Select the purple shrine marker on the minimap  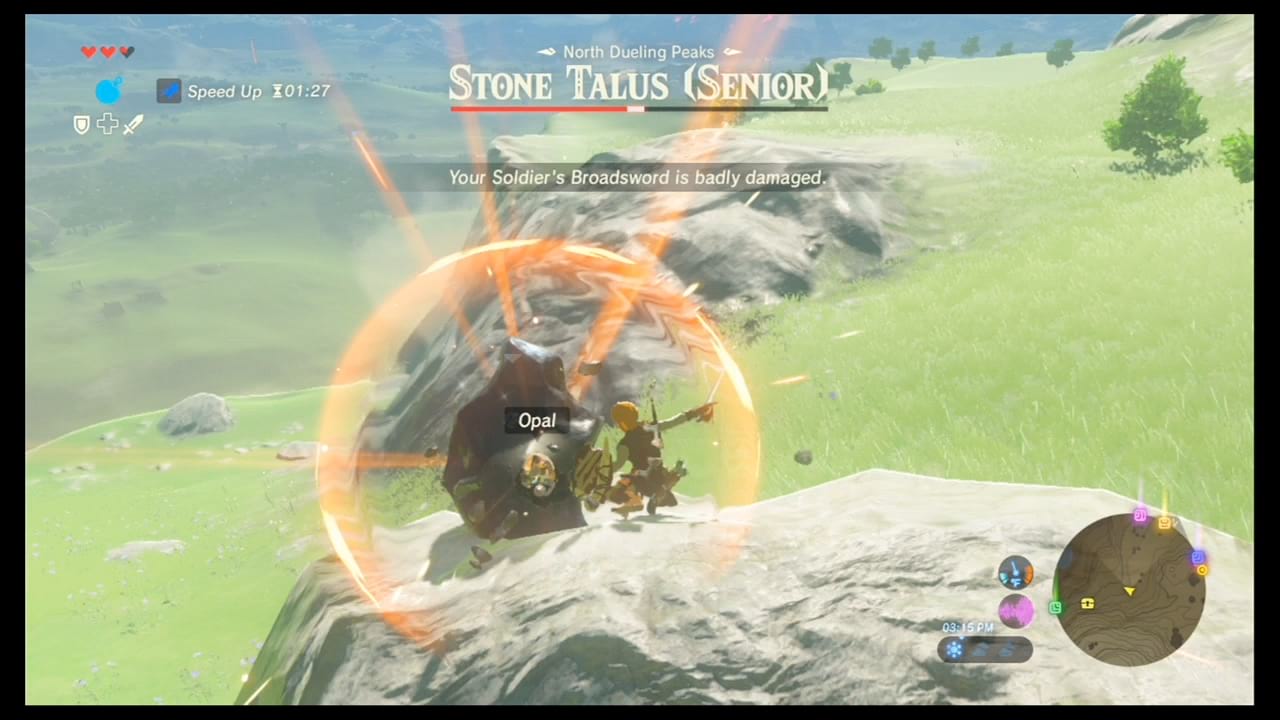(x=1140, y=514)
